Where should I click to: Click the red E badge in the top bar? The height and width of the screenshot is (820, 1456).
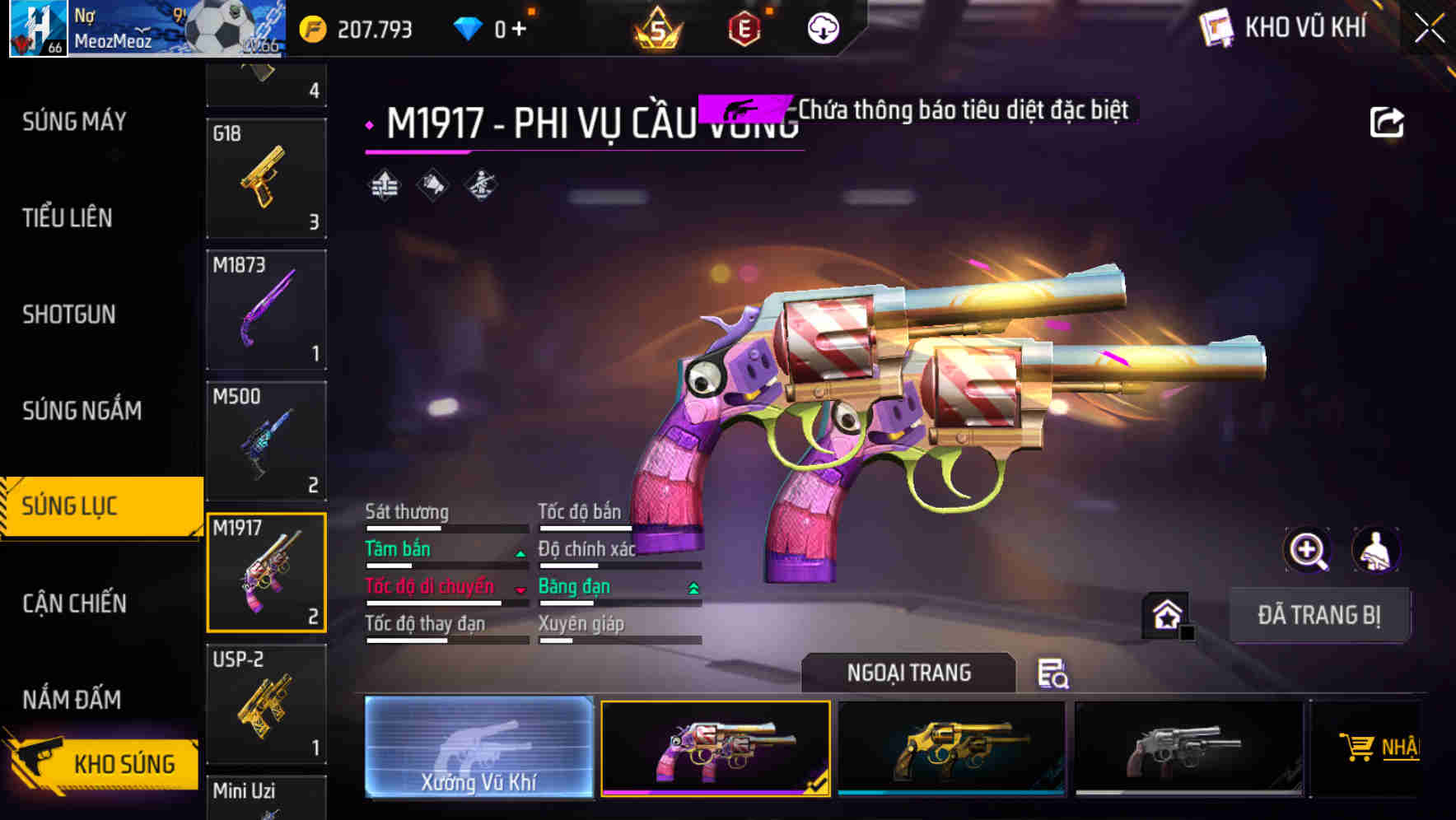pos(745,27)
